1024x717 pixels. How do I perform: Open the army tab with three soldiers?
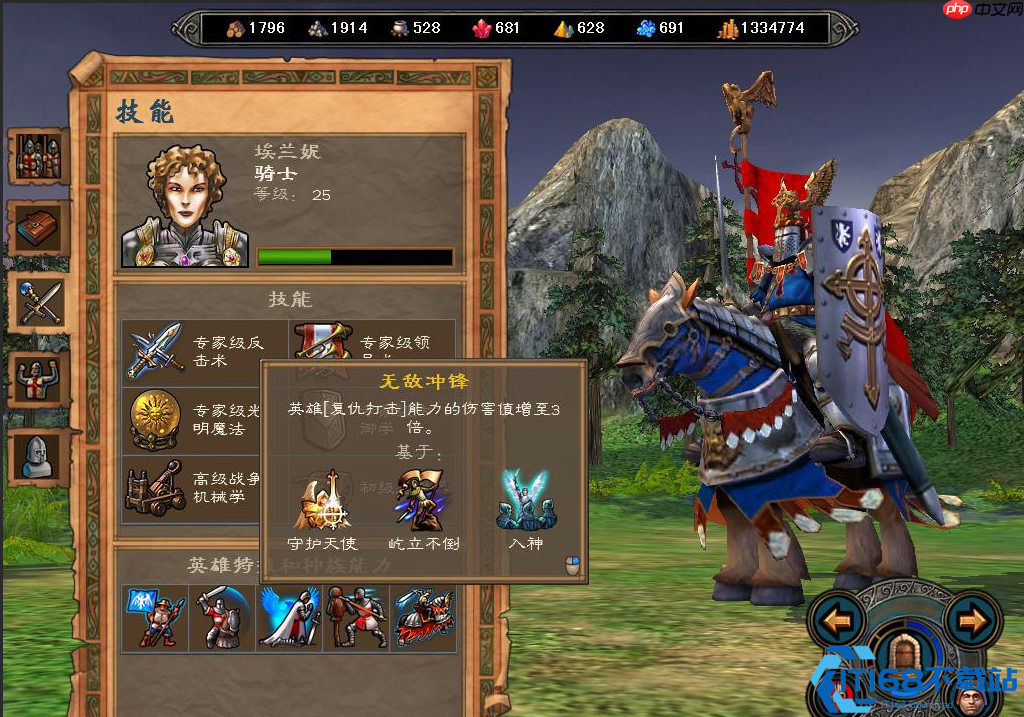point(38,157)
